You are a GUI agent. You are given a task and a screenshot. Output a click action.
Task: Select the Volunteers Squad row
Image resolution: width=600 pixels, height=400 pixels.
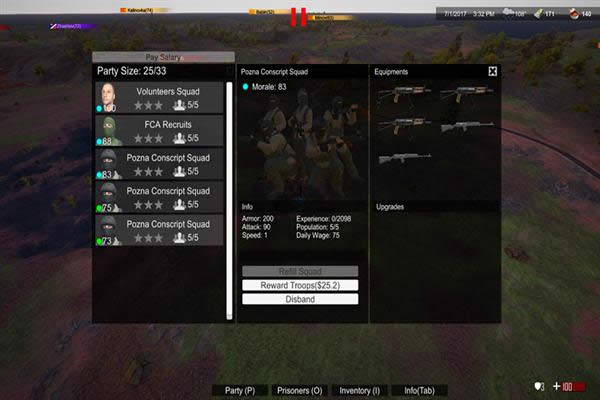pyautogui.click(x=160, y=98)
